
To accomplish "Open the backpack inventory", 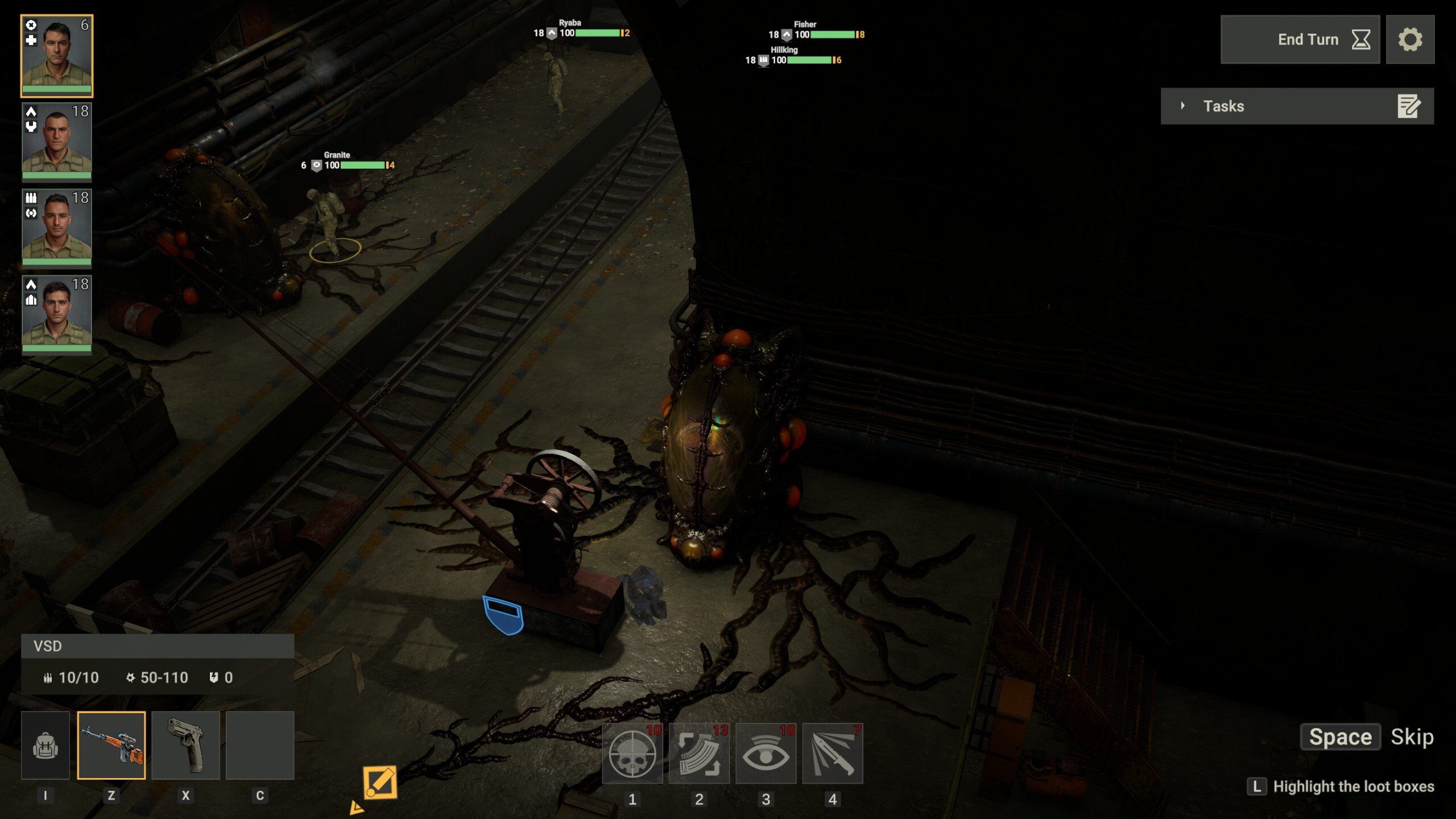I will [x=45, y=745].
